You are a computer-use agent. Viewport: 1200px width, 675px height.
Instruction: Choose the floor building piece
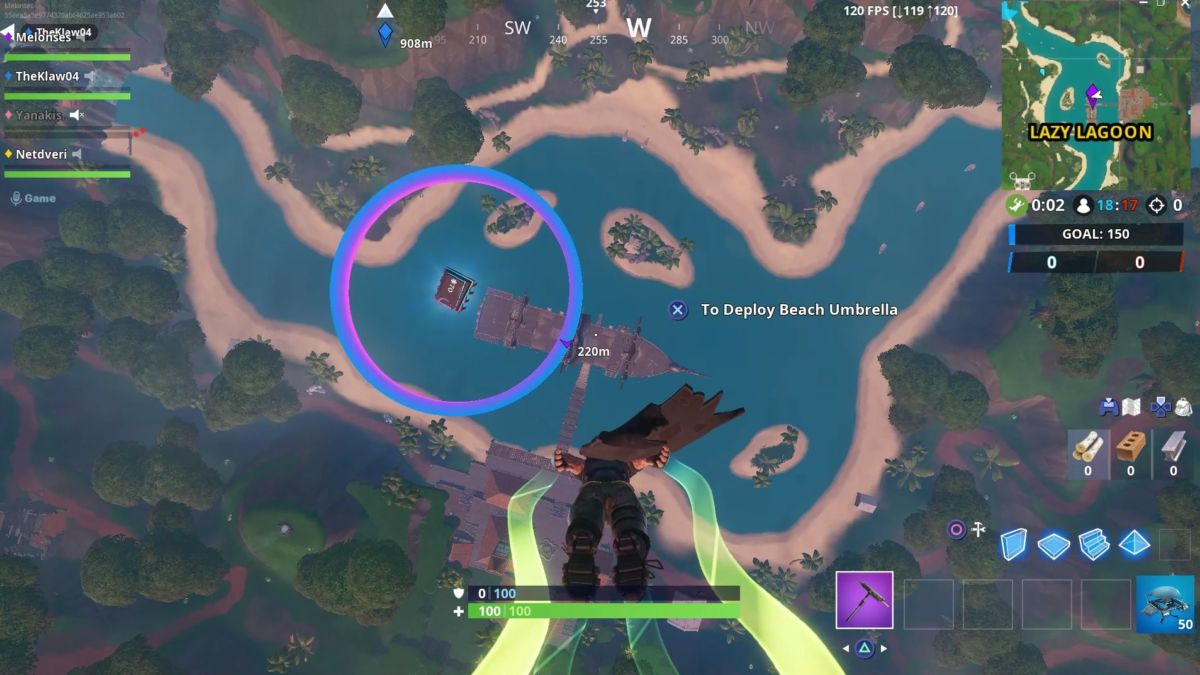(x=1054, y=544)
